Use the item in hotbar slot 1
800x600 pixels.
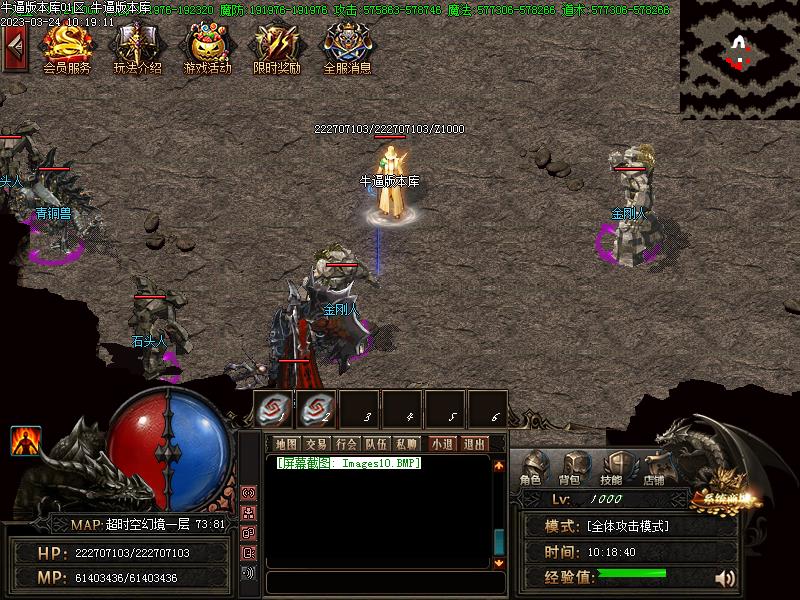[273, 408]
